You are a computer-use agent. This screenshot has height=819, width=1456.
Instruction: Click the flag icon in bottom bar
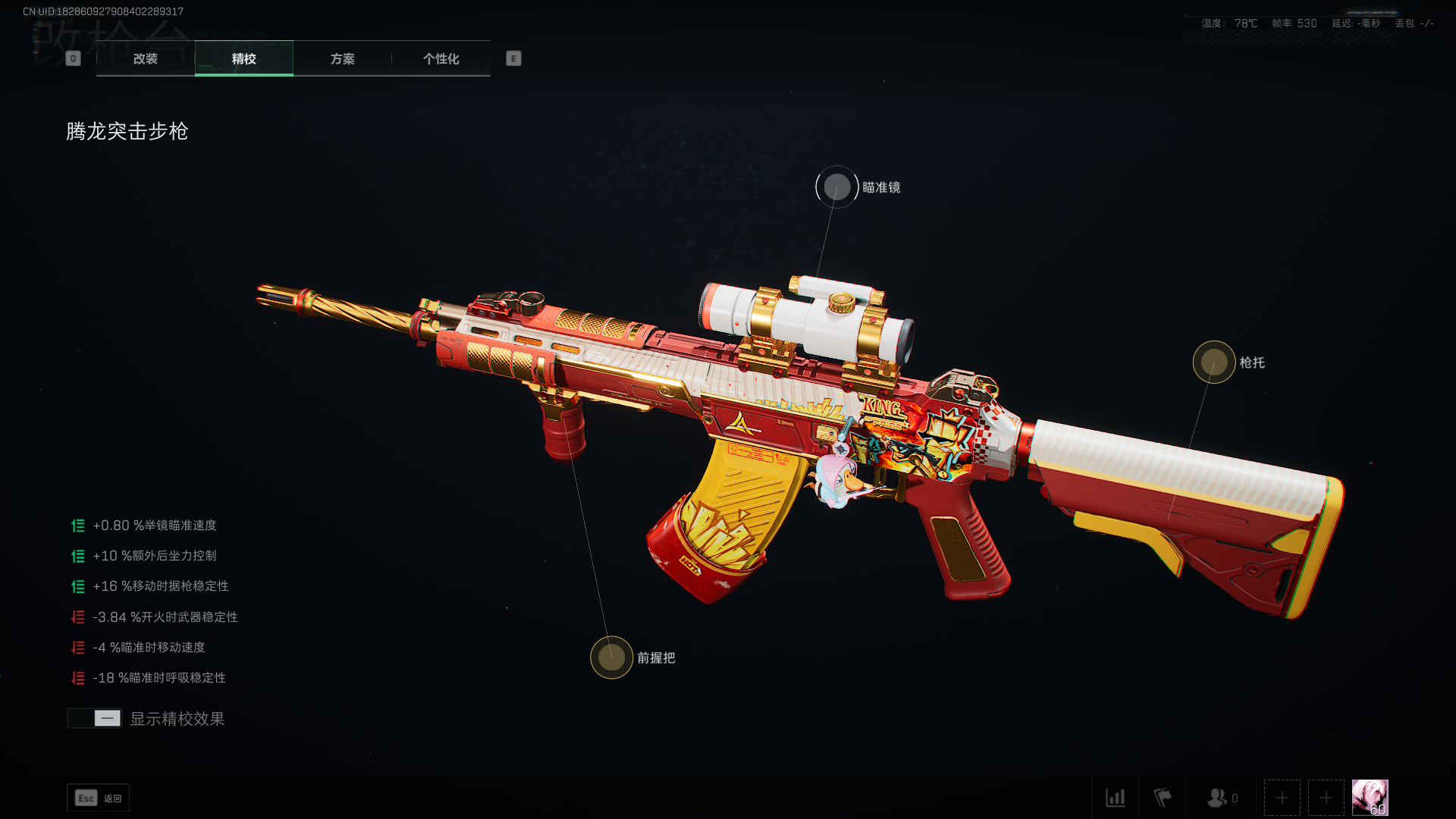click(1162, 798)
